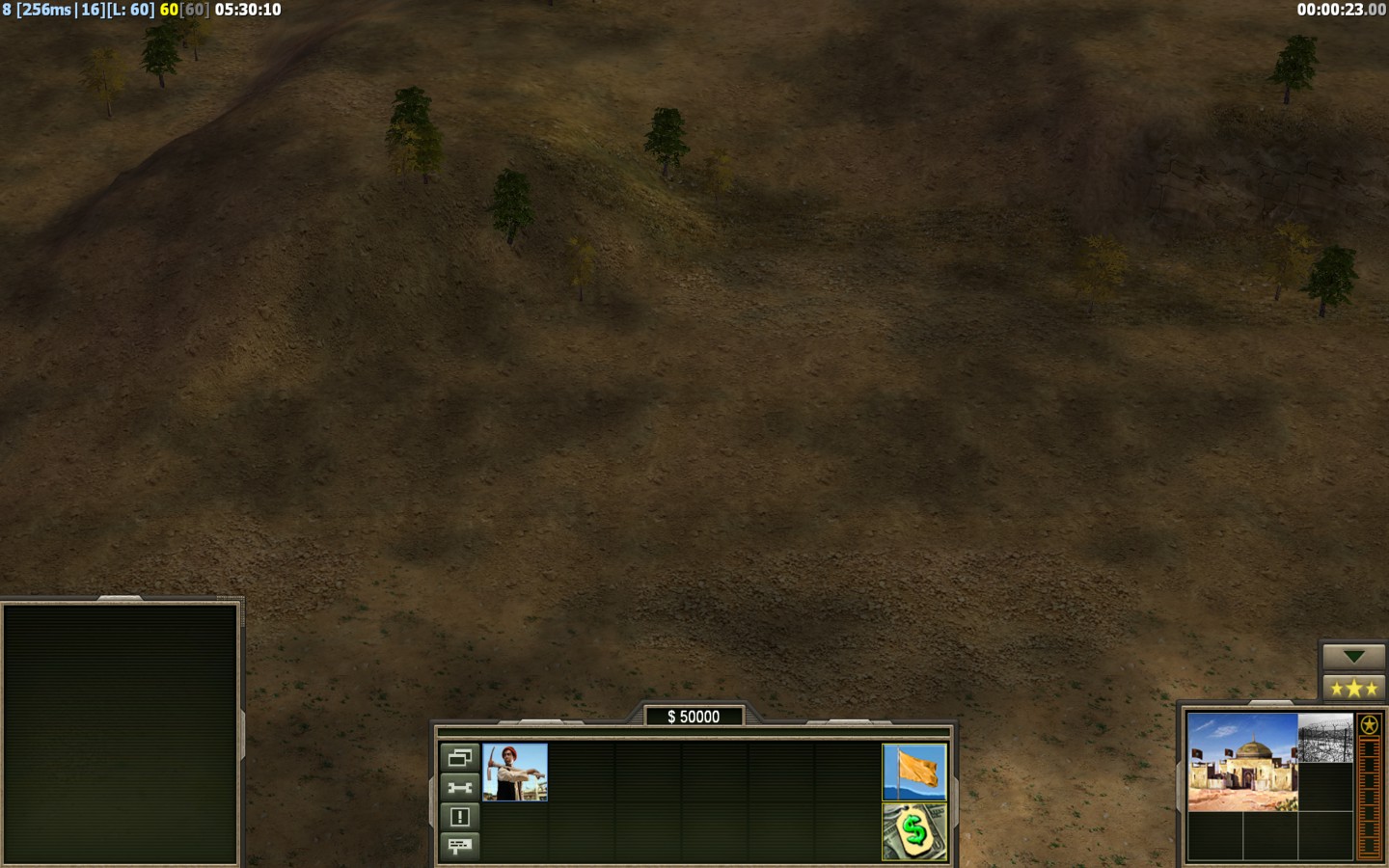Image resolution: width=1389 pixels, height=868 pixels.
Task: Click the radar minimap panel
Action: 121,733
